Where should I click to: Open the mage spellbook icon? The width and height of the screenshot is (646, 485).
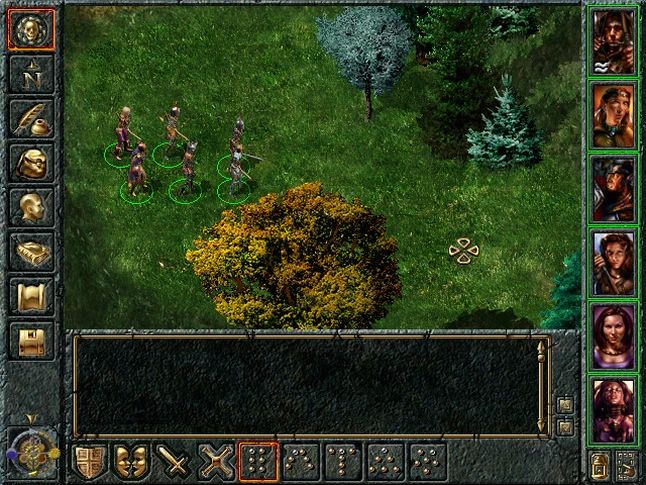(x=30, y=252)
